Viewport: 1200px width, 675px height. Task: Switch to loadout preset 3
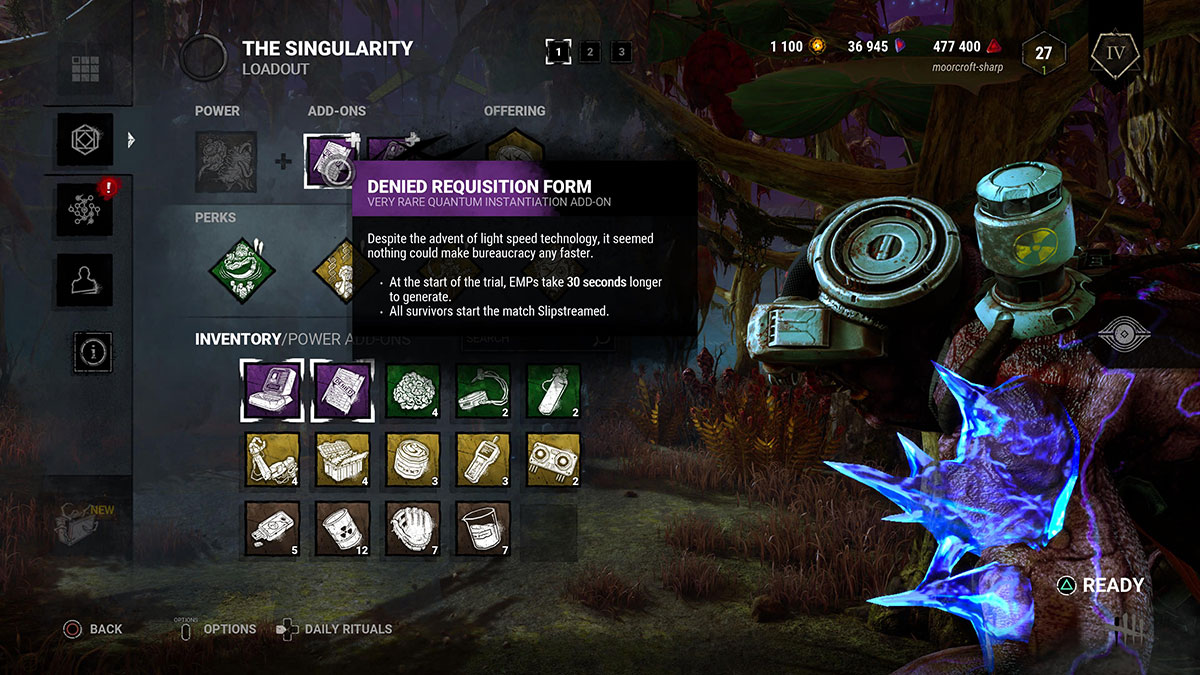tap(621, 52)
